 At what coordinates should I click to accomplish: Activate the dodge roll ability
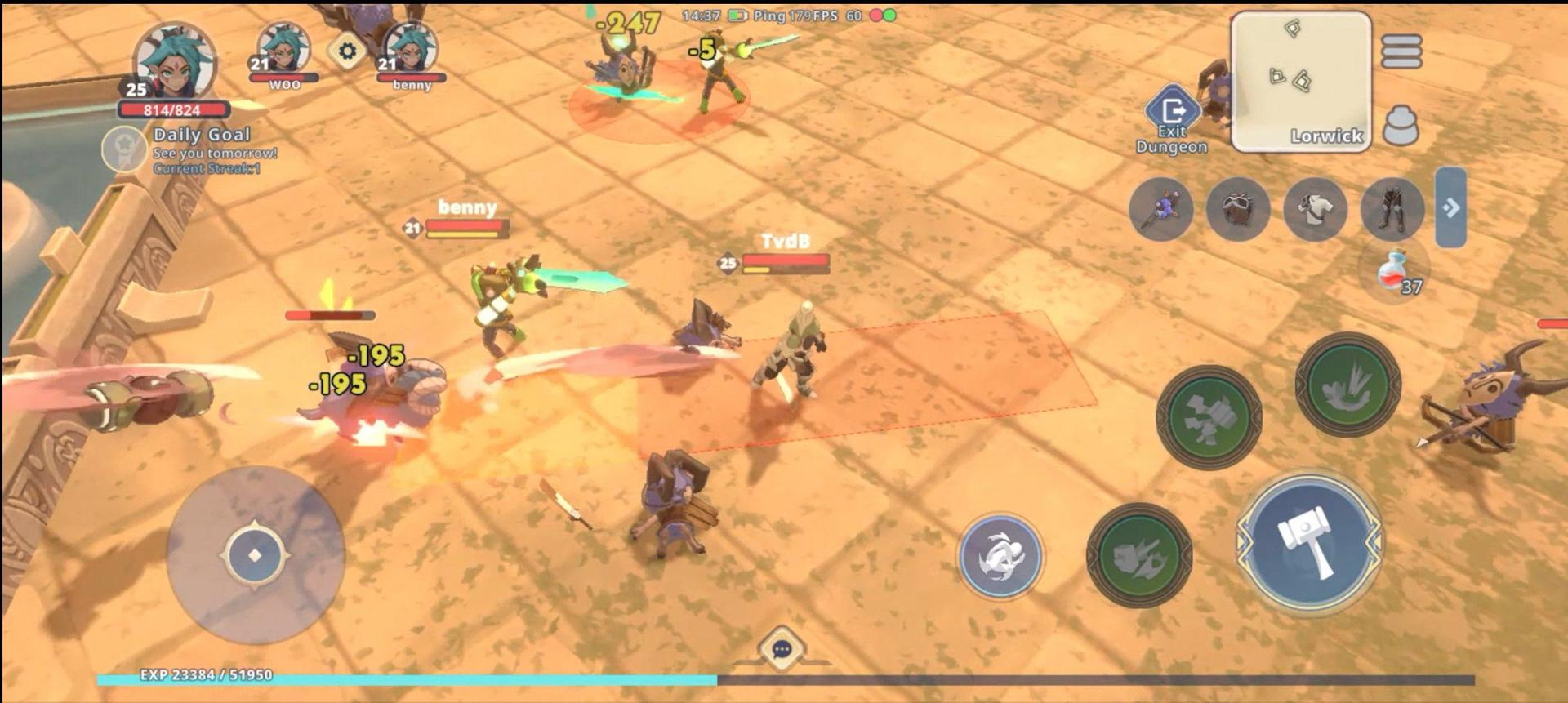pos(1000,556)
